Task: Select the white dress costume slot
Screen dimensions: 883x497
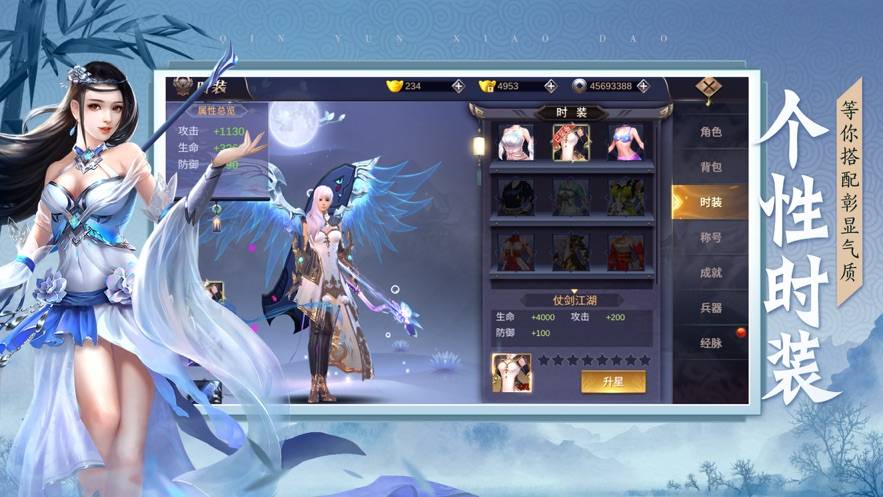Action: 516,142
